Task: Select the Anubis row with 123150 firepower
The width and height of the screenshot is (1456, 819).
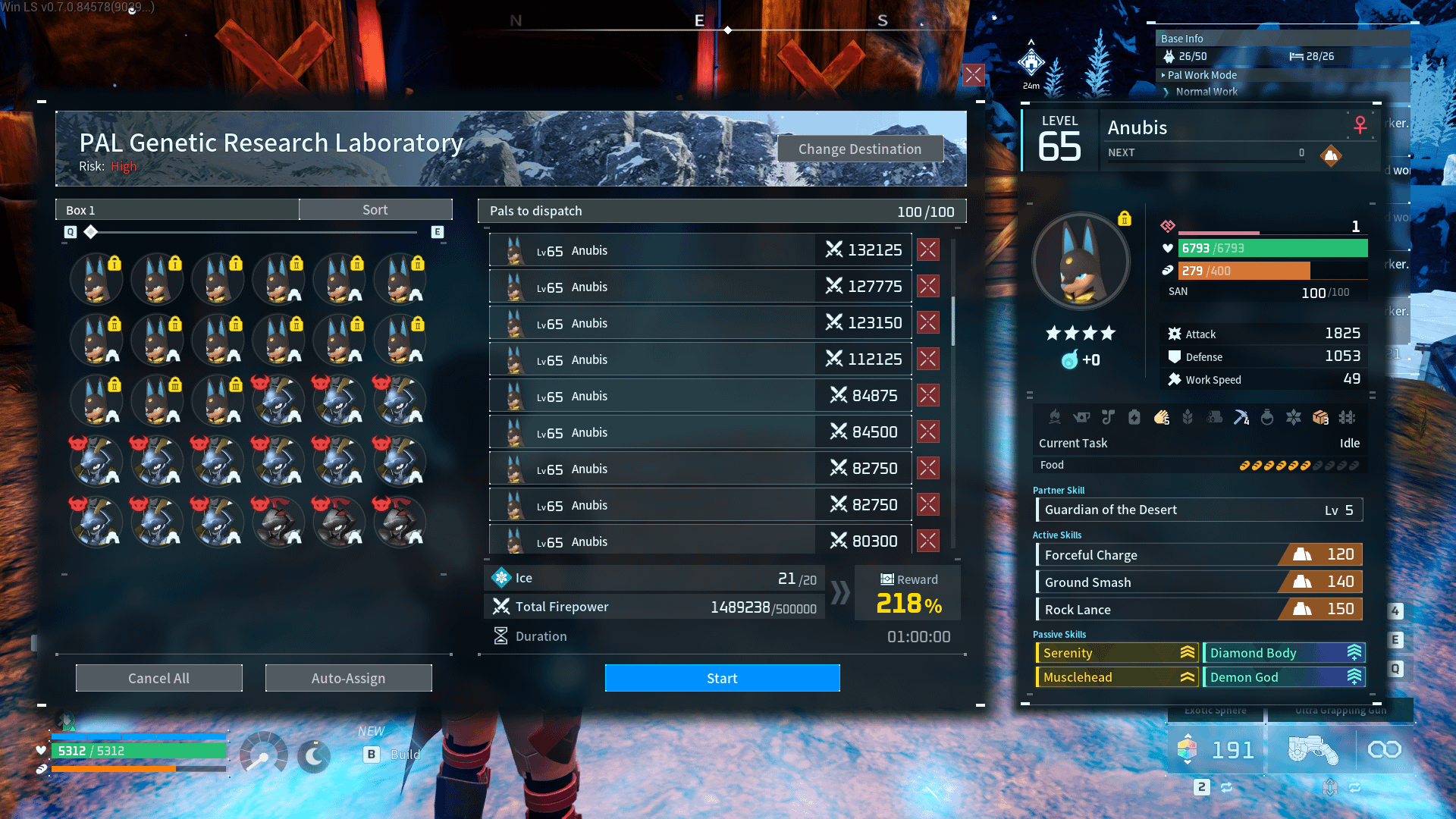Action: (x=699, y=323)
